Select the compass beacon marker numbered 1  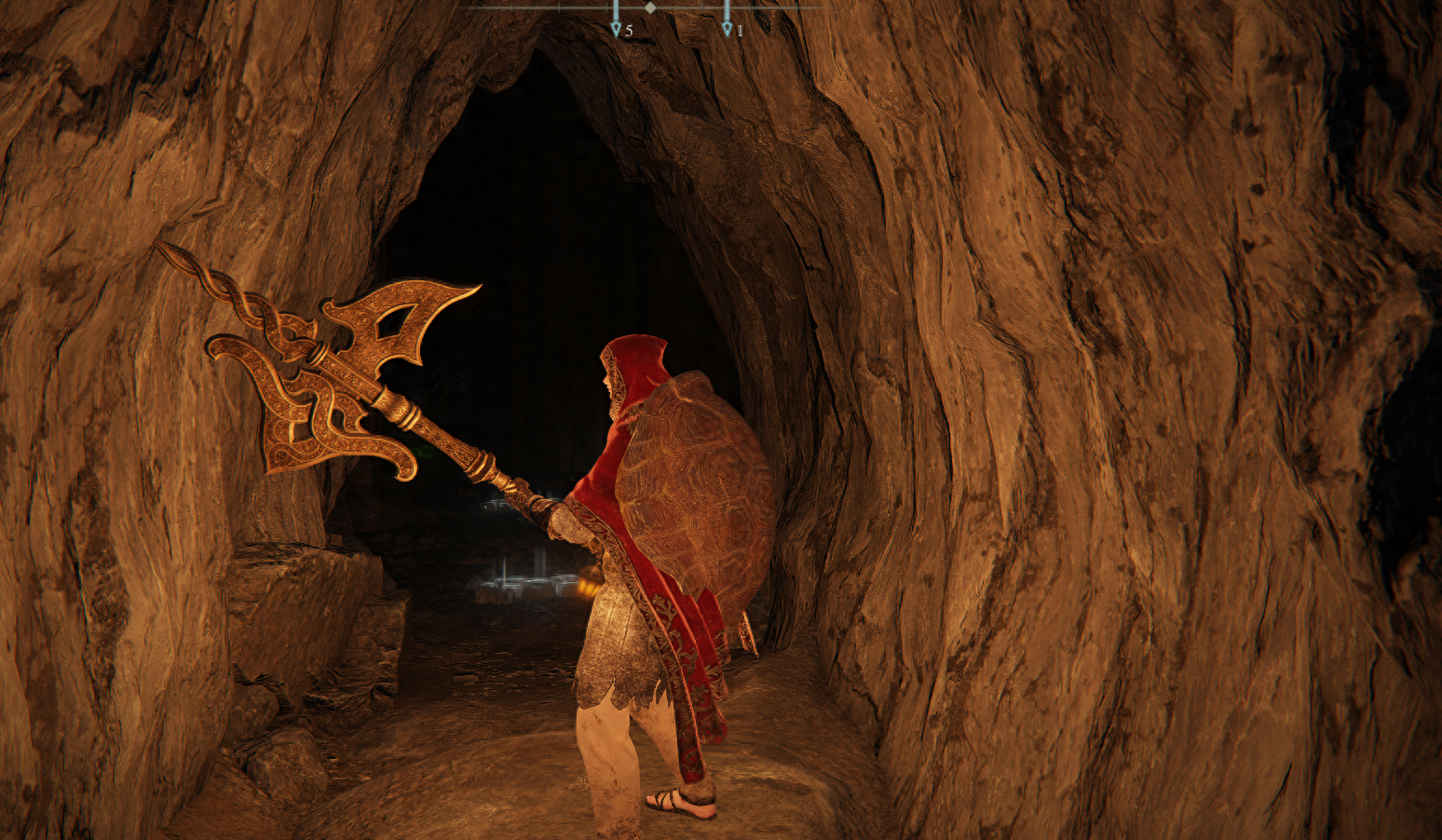(x=728, y=28)
